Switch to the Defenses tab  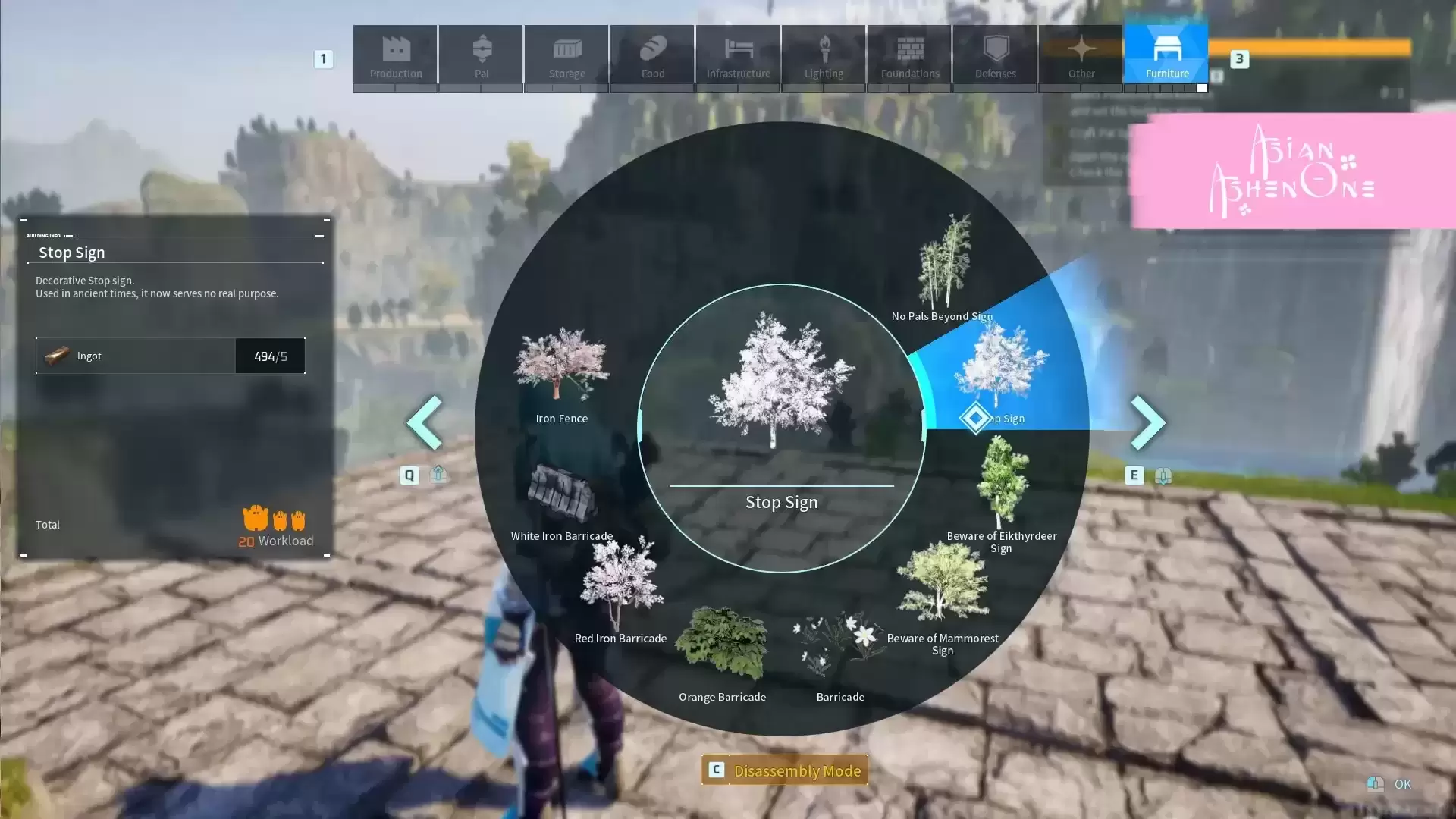tap(995, 54)
